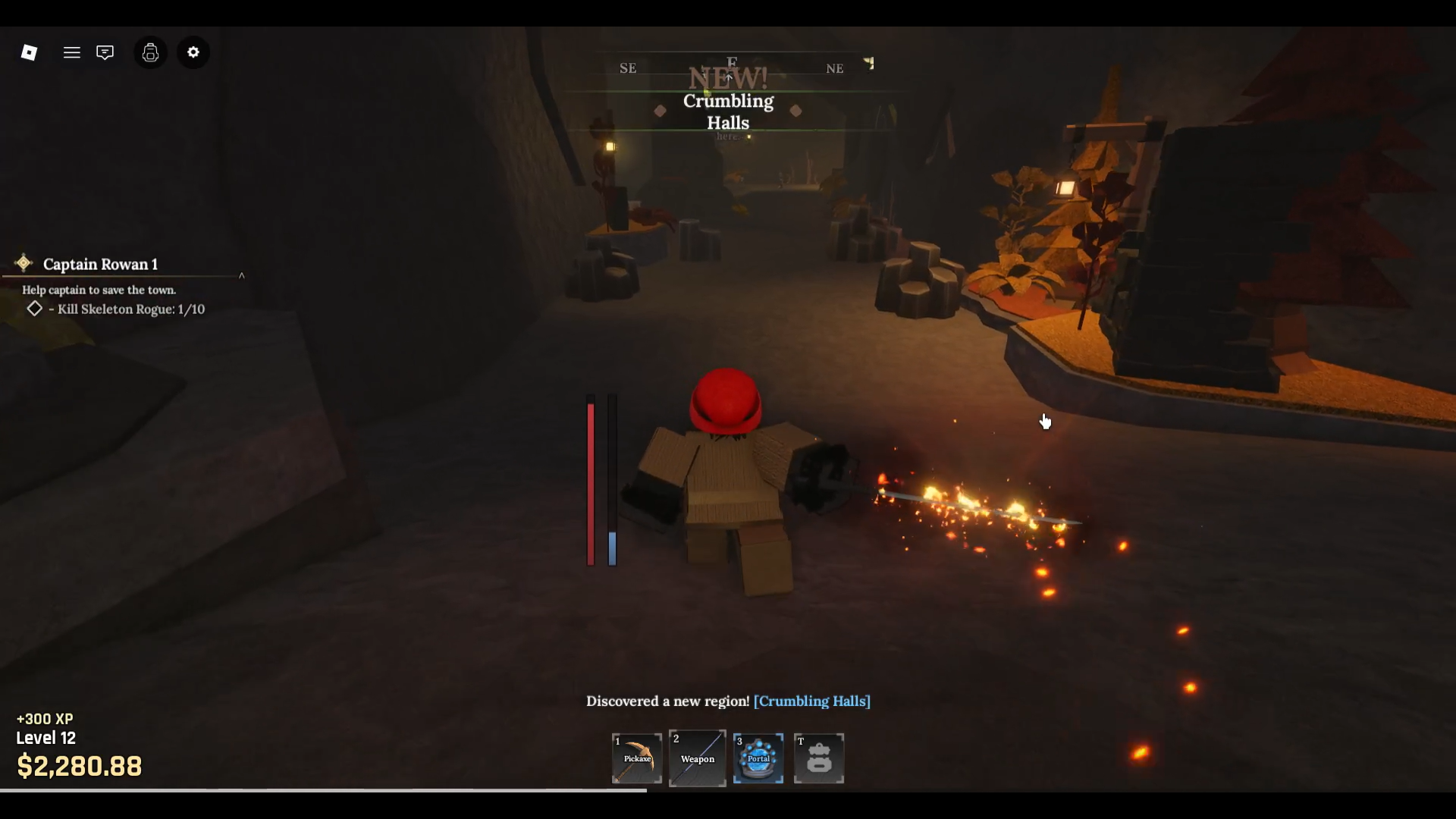This screenshot has height=819, width=1456.
Task: Open the hamburger list menu
Action: (x=72, y=52)
